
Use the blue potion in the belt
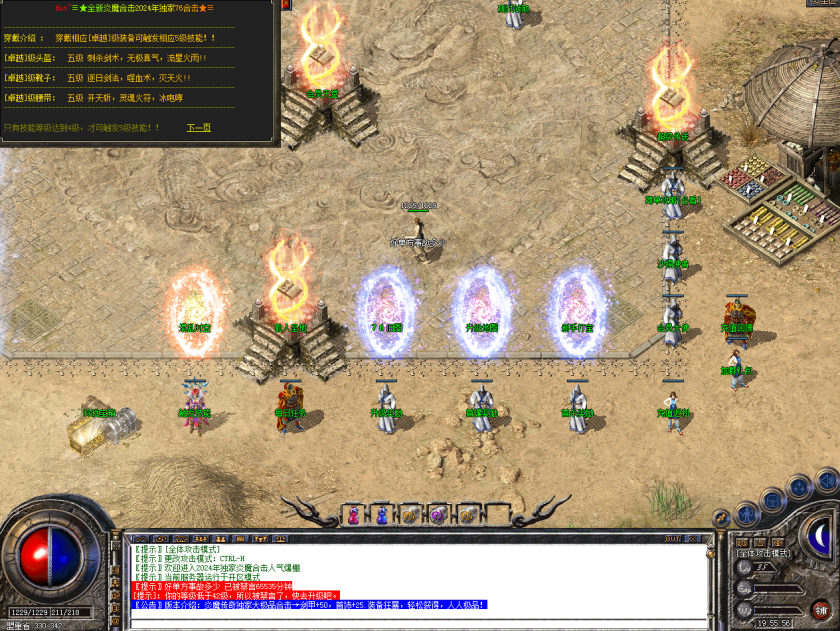(381, 515)
